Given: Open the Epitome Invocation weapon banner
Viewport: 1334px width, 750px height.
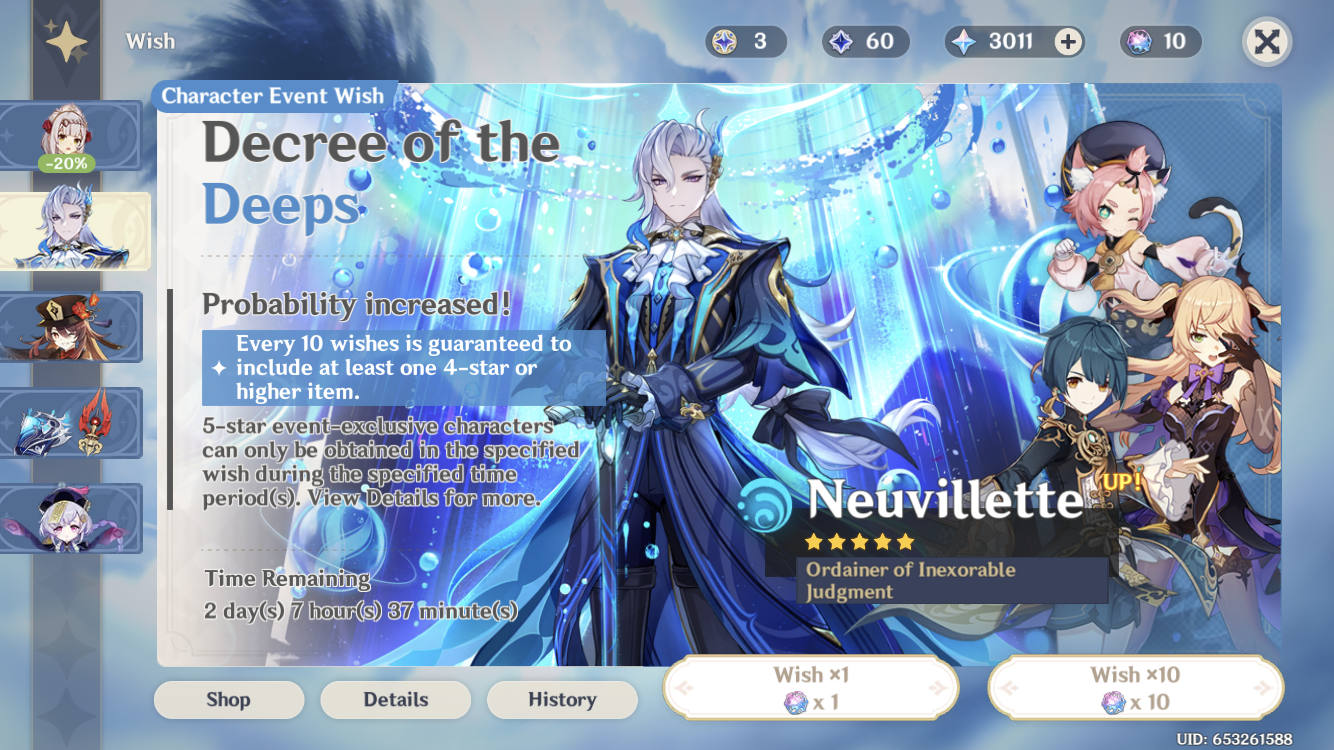Looking at the screenshot, I should point(72,423).
